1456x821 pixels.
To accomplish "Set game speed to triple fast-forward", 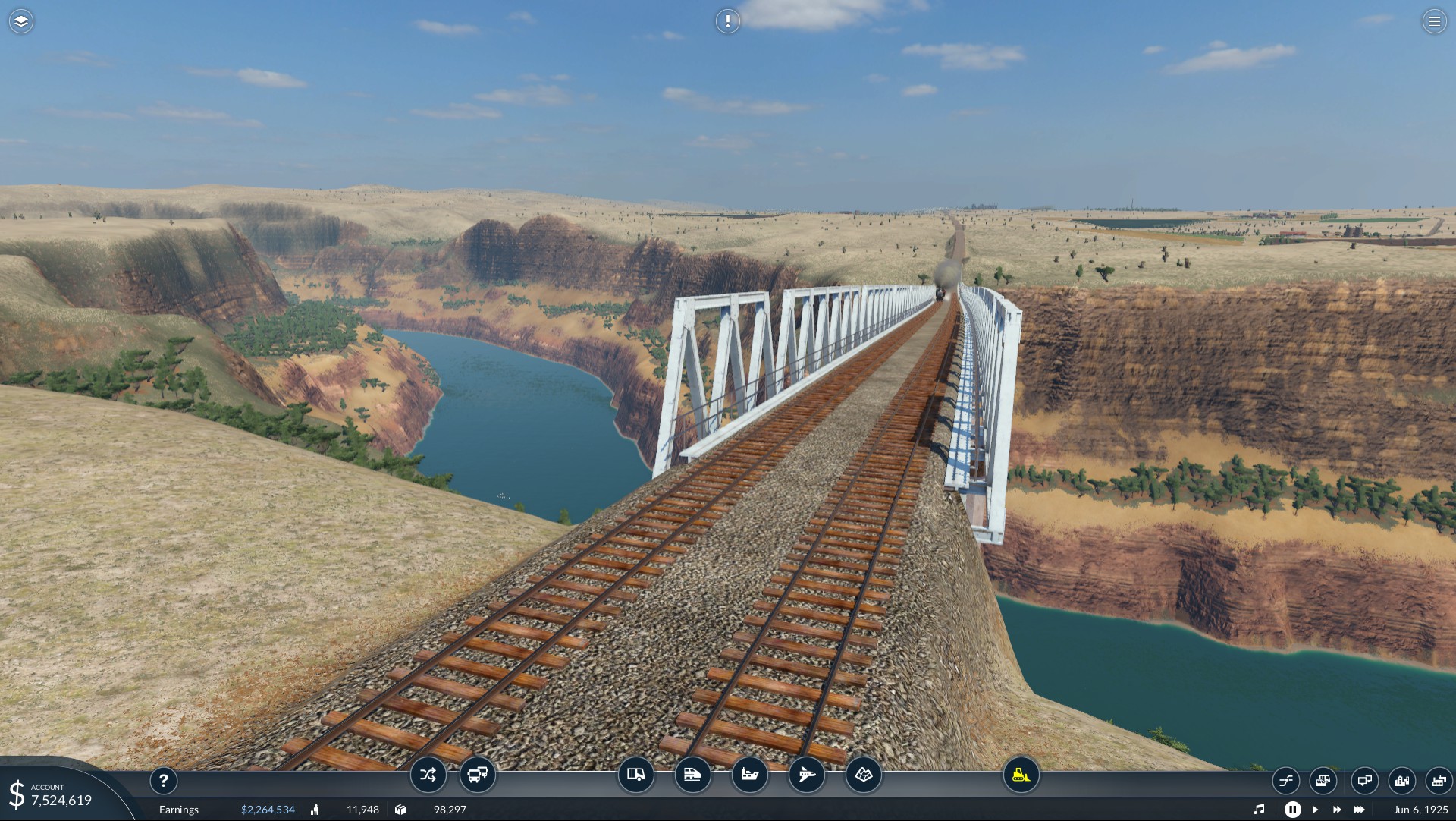I will pos(1360,810).
